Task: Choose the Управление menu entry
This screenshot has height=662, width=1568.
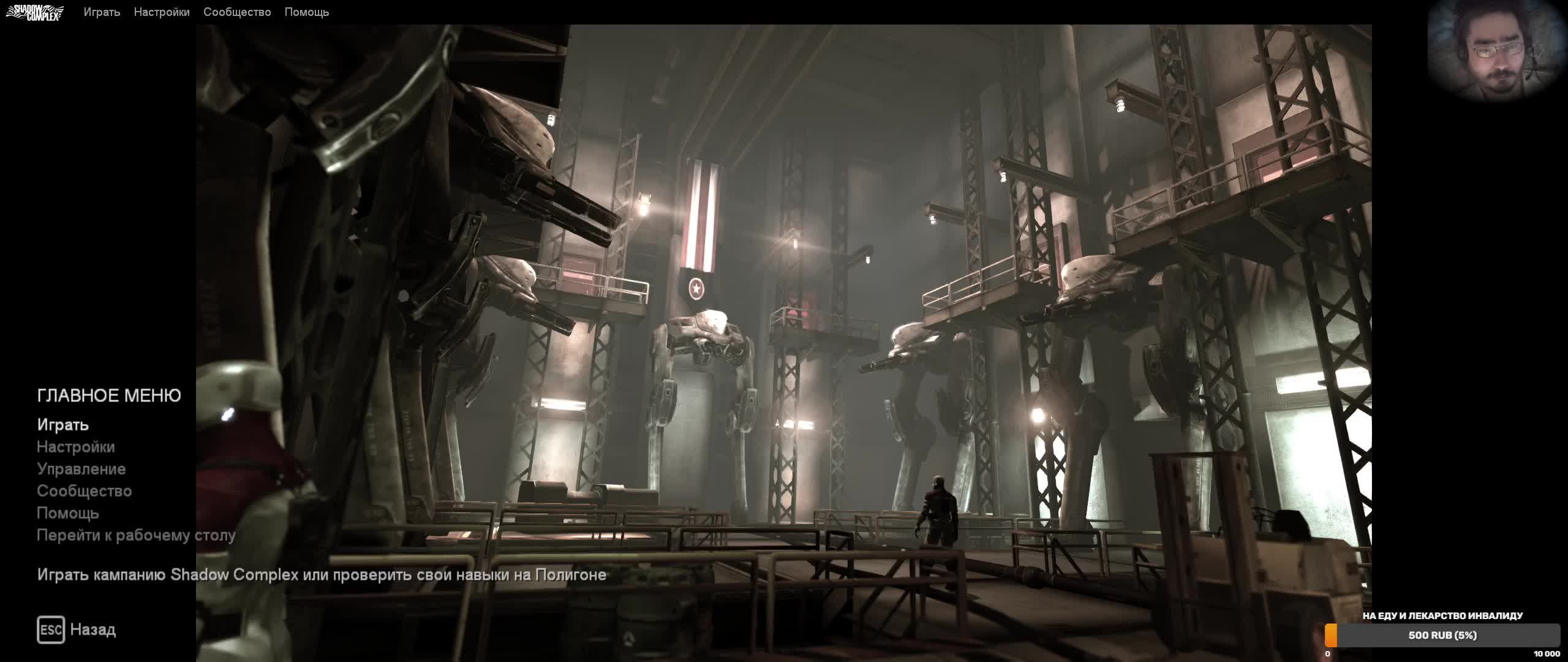Action: click(x=81, y=469)
